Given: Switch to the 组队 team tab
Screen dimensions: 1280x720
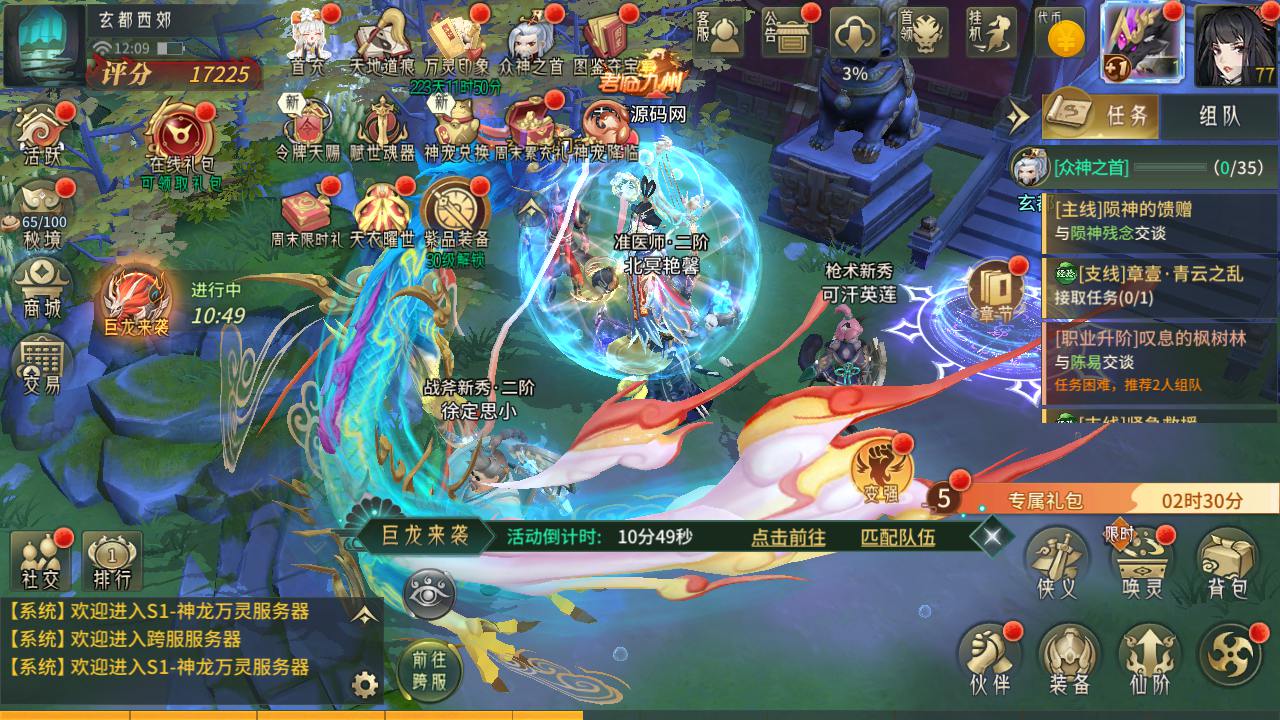Looking at the screenshot, I should click(1219, 115).
